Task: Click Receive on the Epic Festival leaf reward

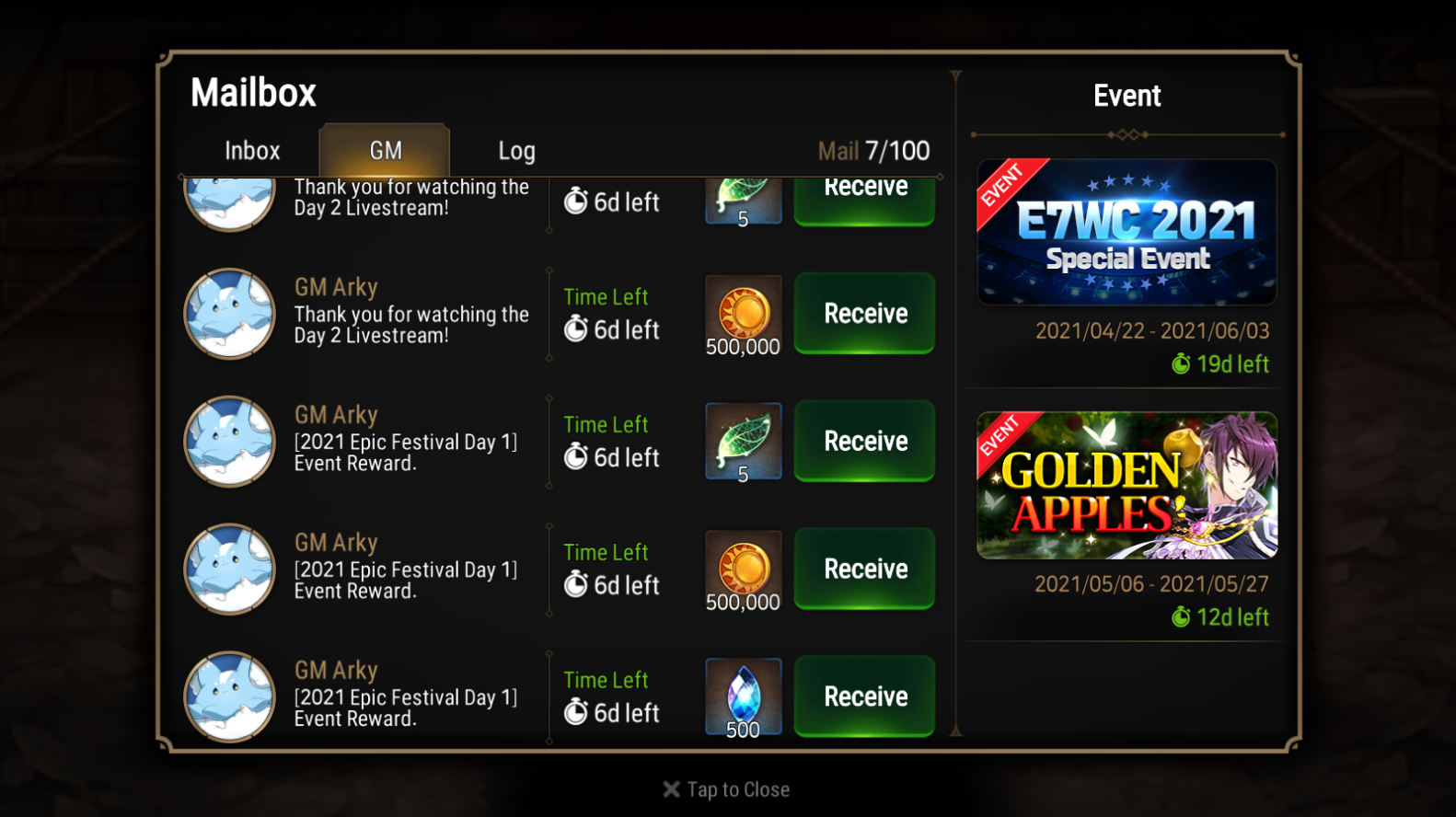Action: click(863, 442)
